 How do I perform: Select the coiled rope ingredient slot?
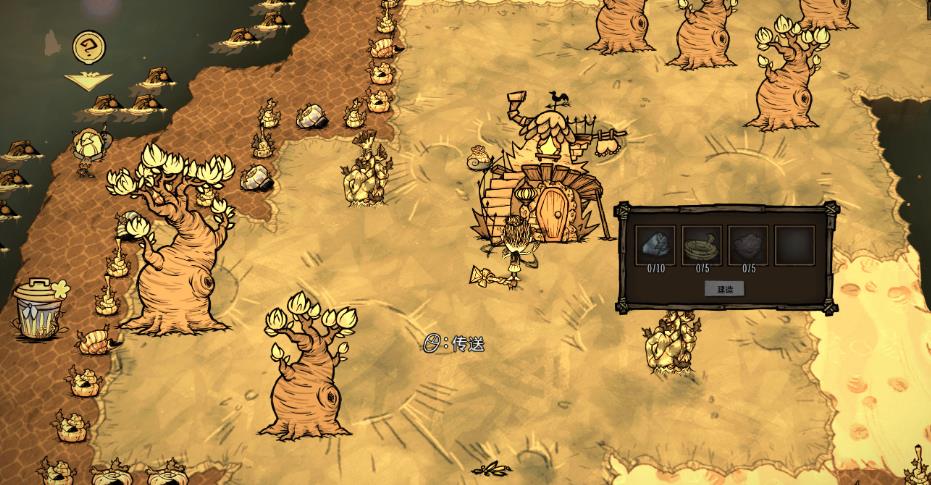pos(701,245)
